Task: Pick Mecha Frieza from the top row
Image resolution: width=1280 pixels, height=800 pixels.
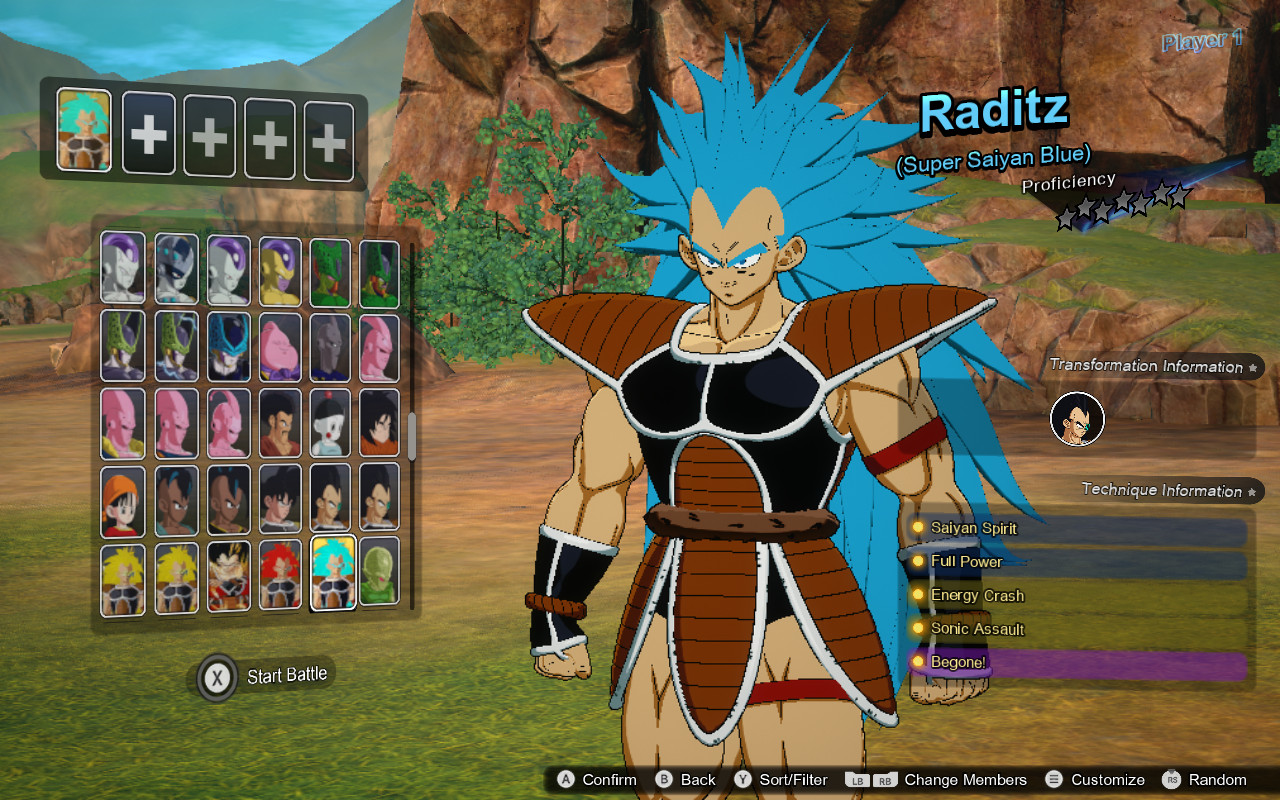Action: coord(174,267)
